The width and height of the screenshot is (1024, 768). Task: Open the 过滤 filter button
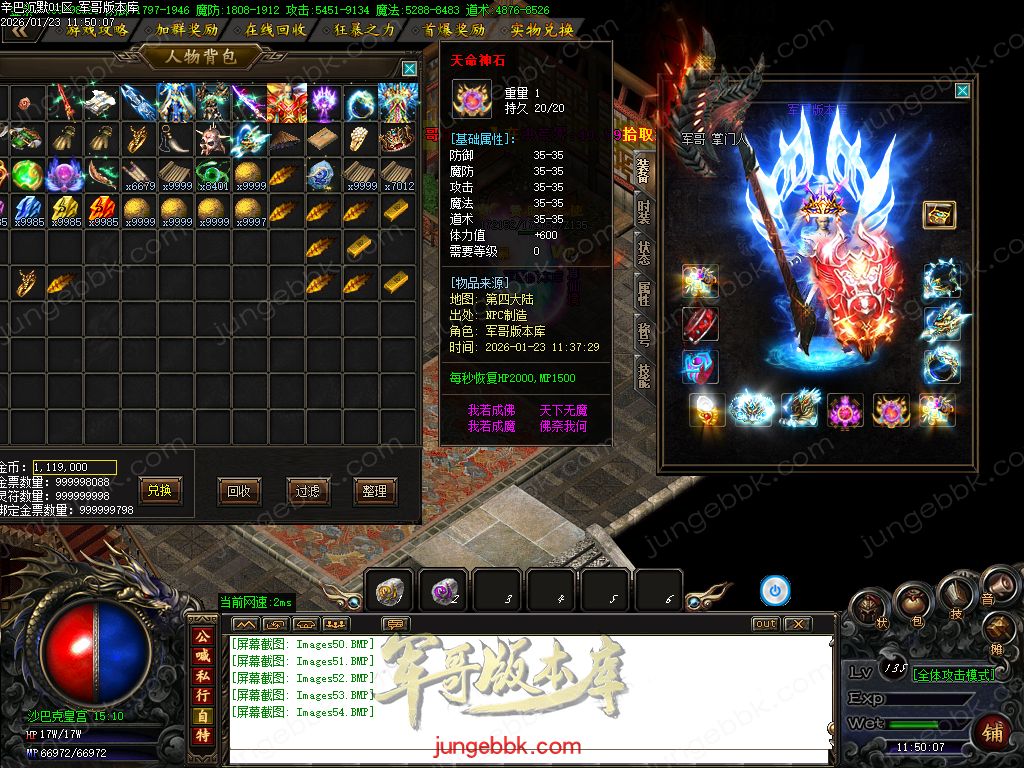307,491
